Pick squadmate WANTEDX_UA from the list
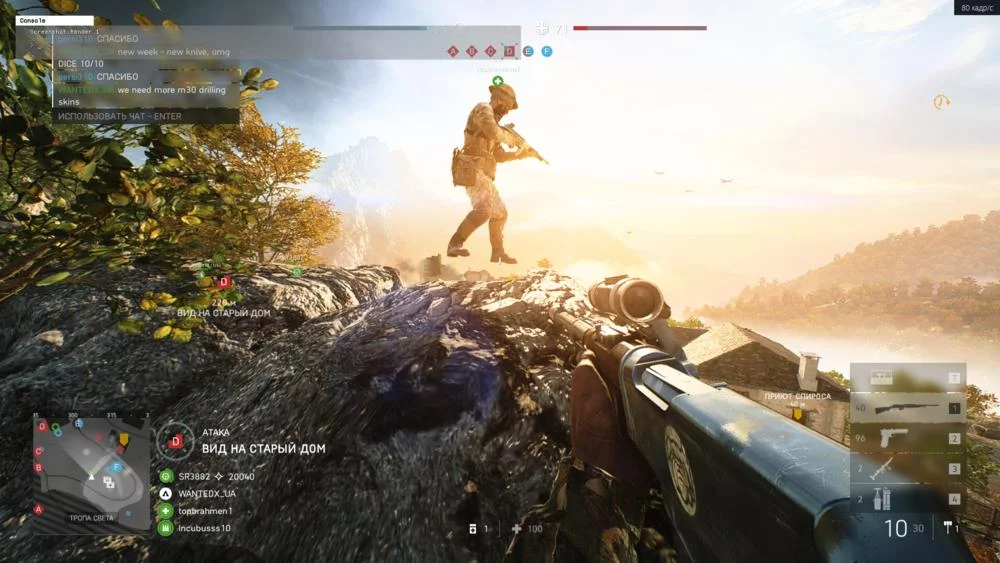1000x563 pixels. coord(205,493)
